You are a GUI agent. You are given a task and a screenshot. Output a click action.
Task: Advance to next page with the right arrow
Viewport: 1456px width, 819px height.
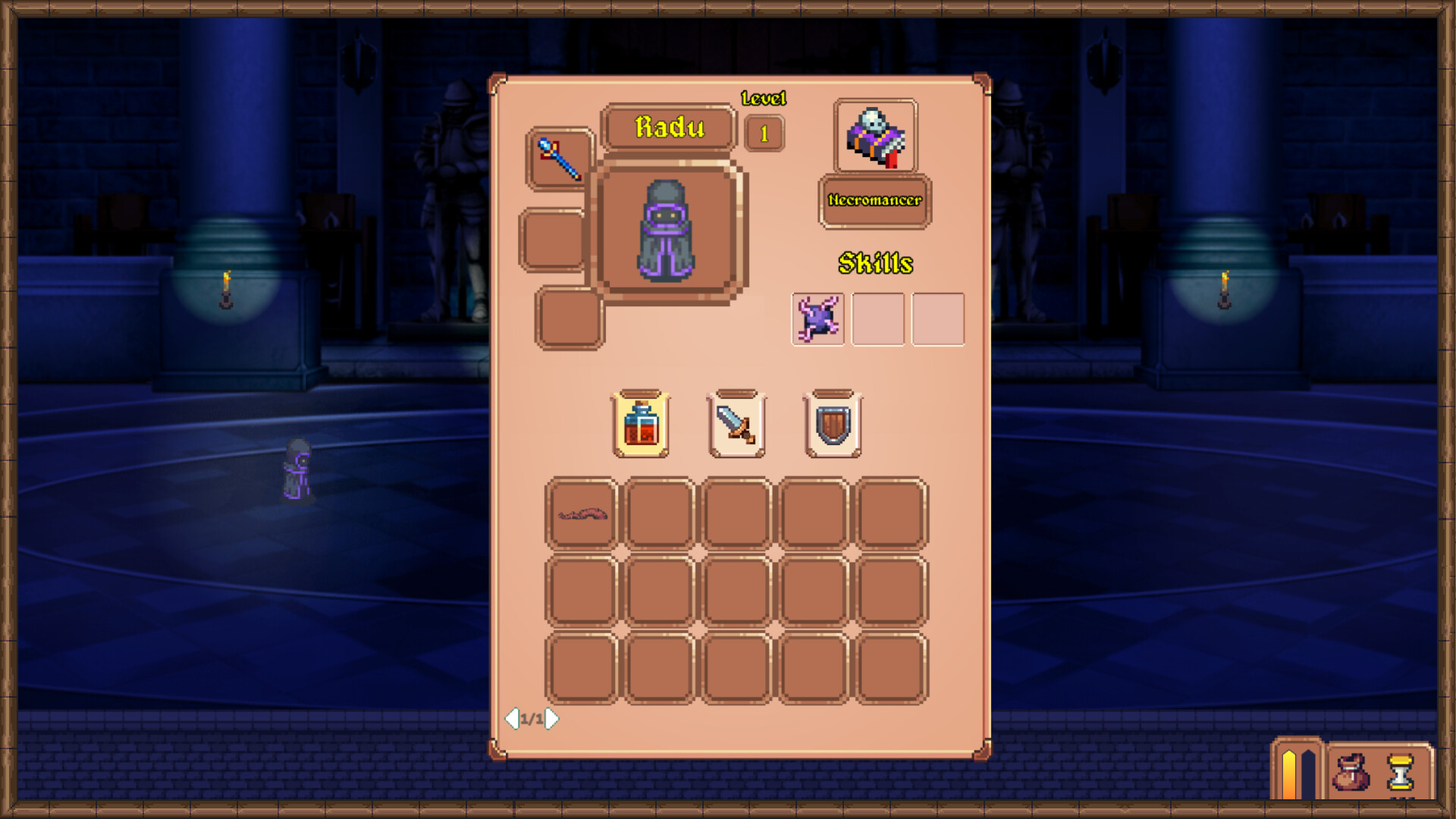coord(551,718)
